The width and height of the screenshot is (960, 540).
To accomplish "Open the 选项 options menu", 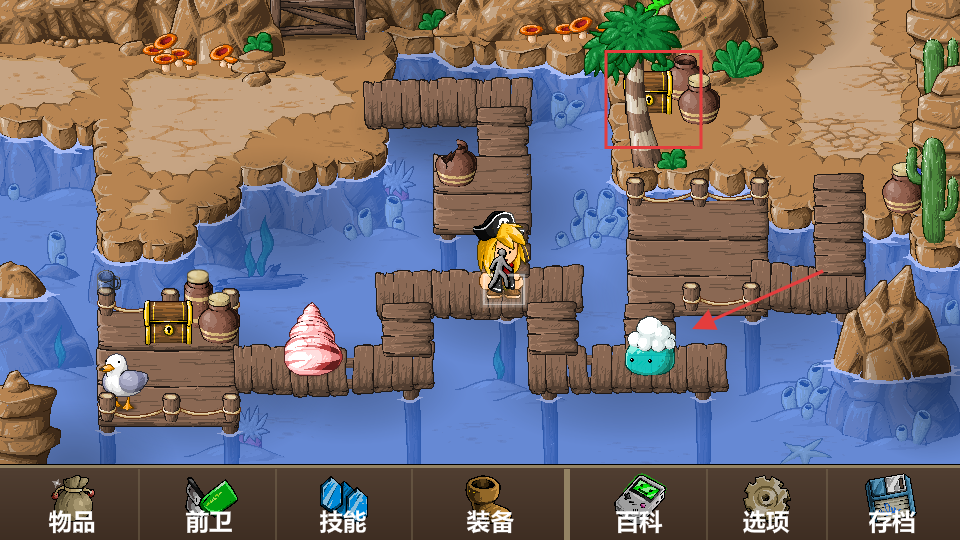I will 765,504.
